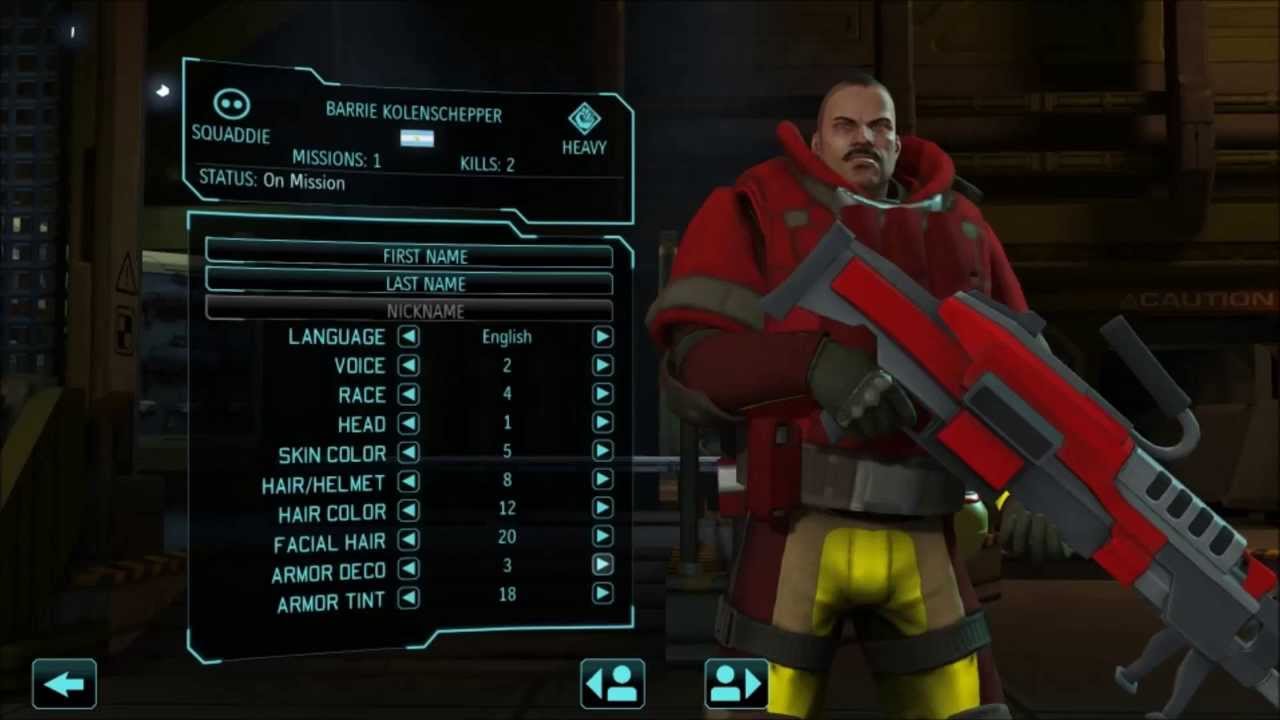This screenshot has height=720, width=1280.
Task: Increase the Voice number
Action: pyautogui.click(x=602, y=366)
